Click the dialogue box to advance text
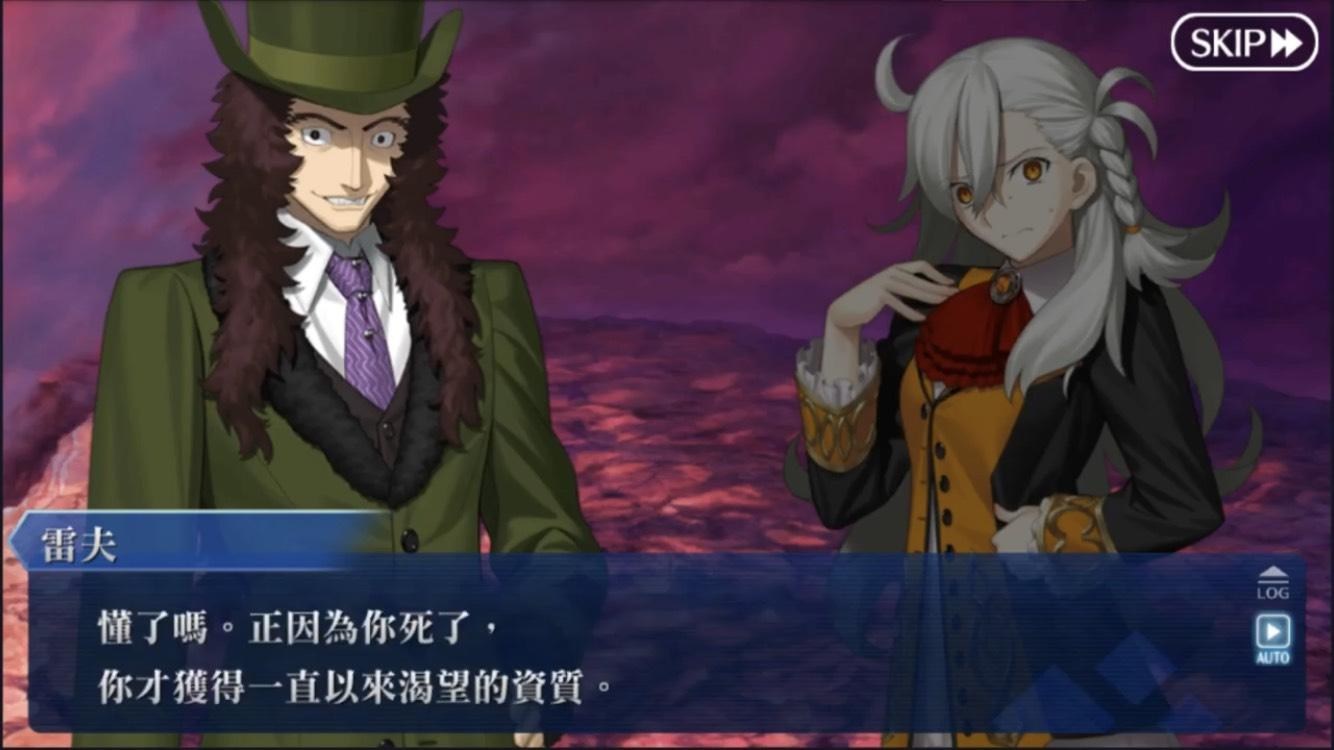 pos(600,650)
